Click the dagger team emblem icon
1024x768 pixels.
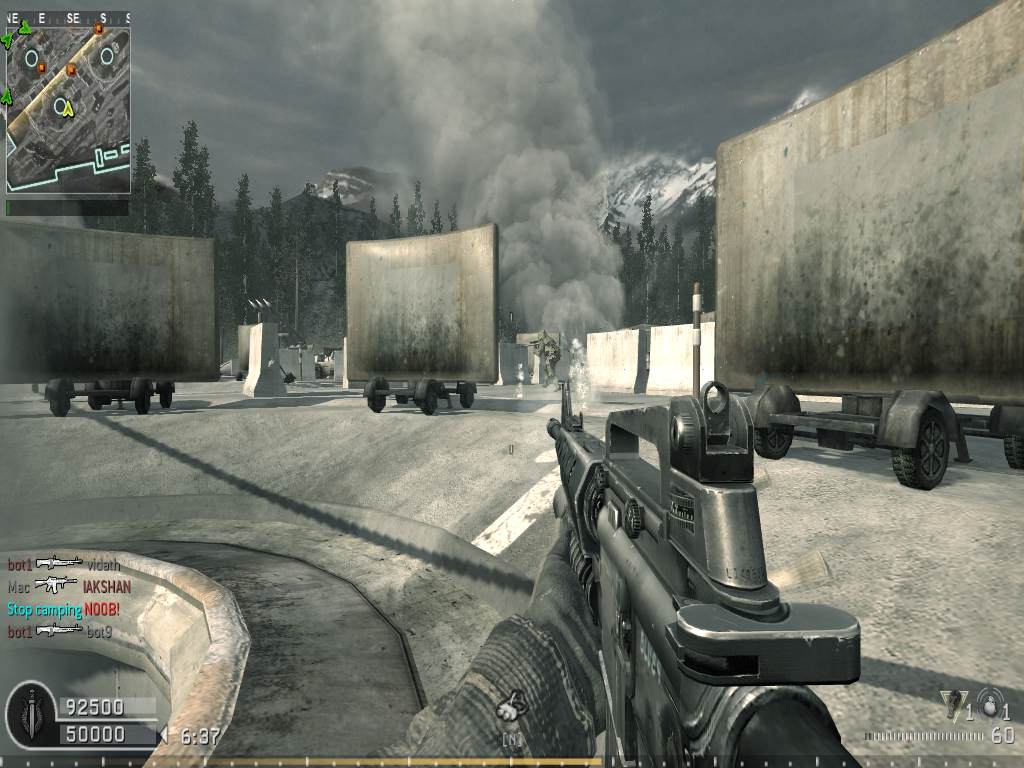(30, 713)
